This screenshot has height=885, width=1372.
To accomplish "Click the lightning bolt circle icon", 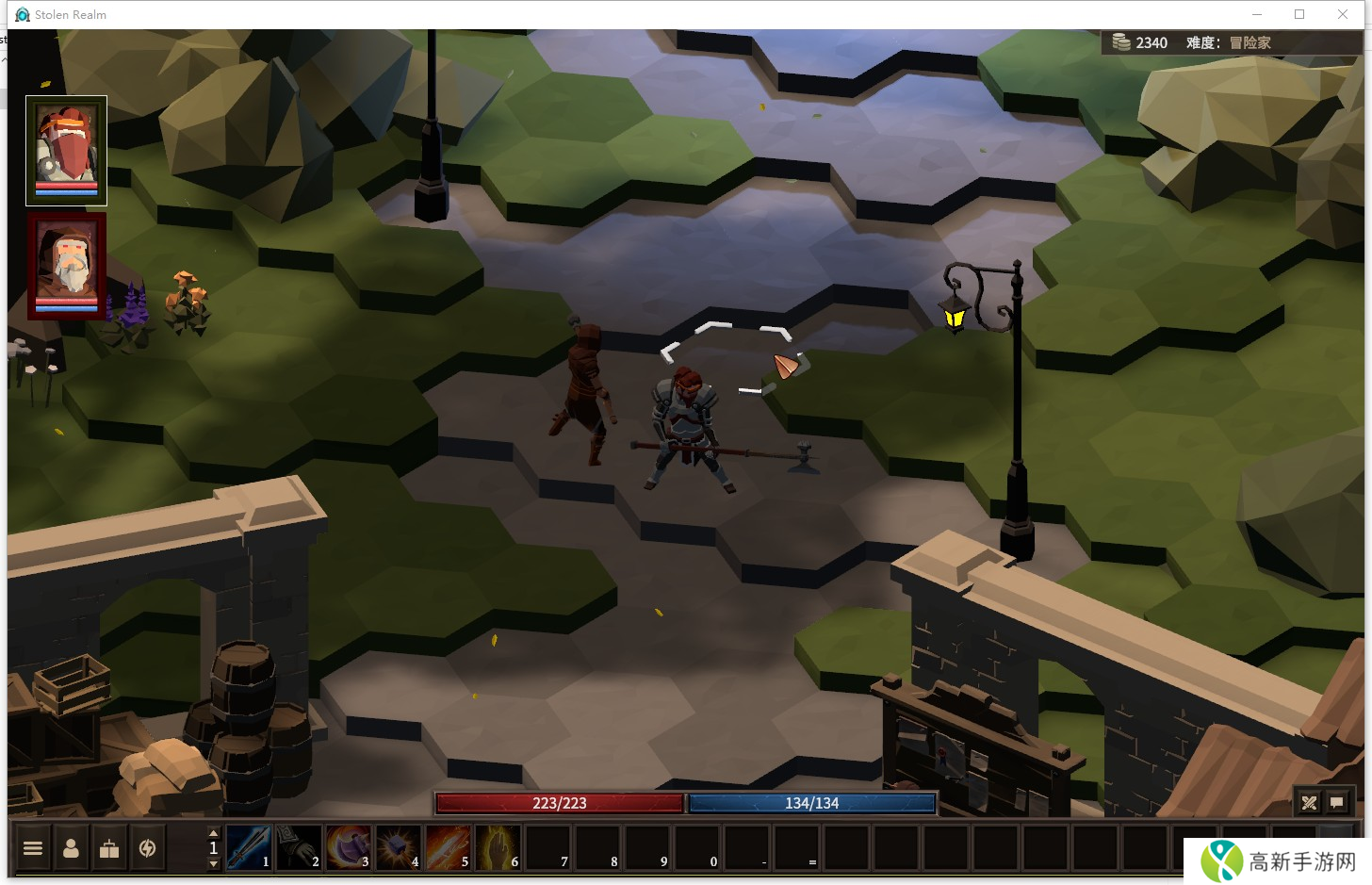I will point(147,848).
